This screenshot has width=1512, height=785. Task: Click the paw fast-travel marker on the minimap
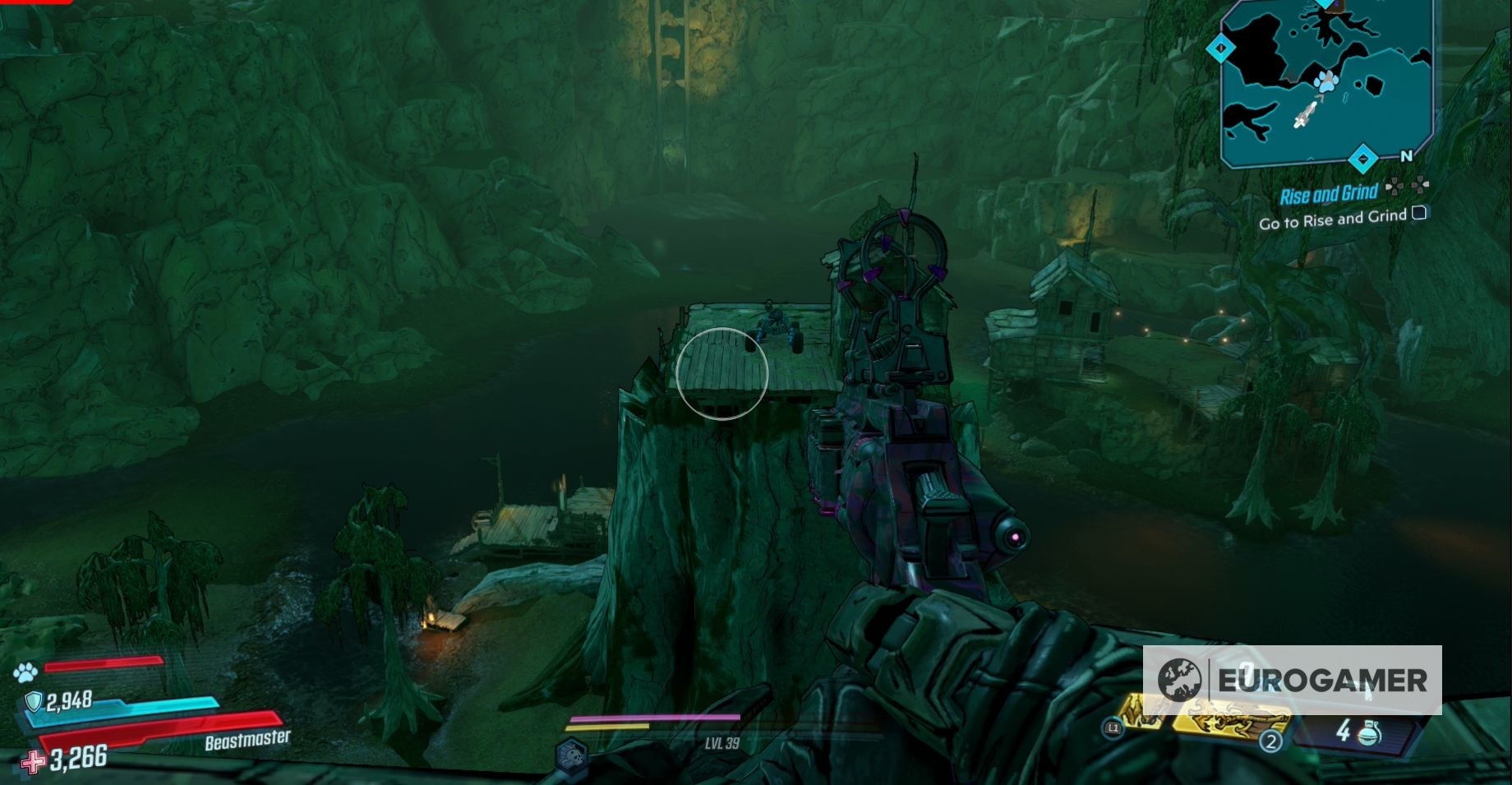[x=1325, y=82]
